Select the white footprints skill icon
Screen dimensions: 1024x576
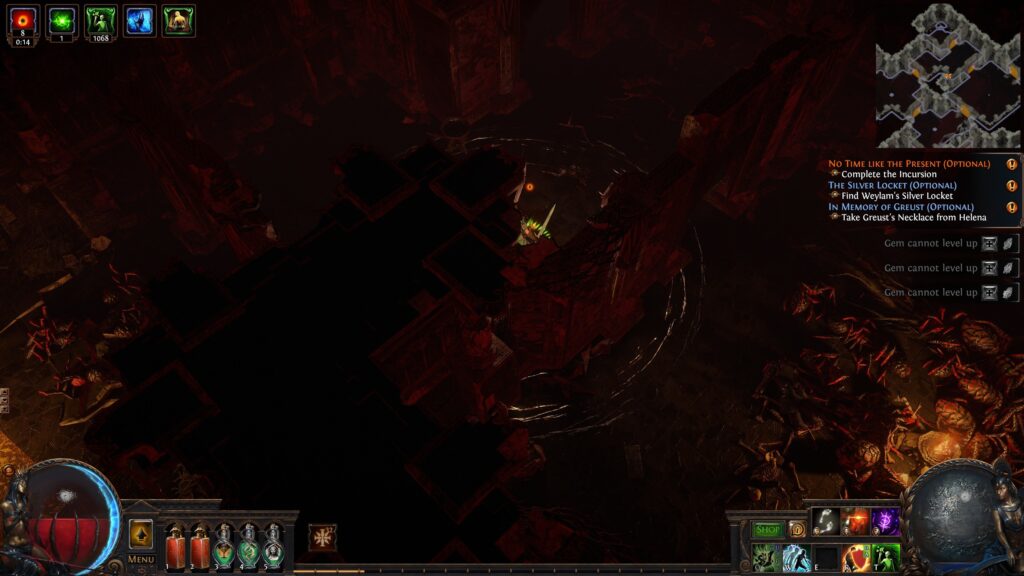click(825, 522)
